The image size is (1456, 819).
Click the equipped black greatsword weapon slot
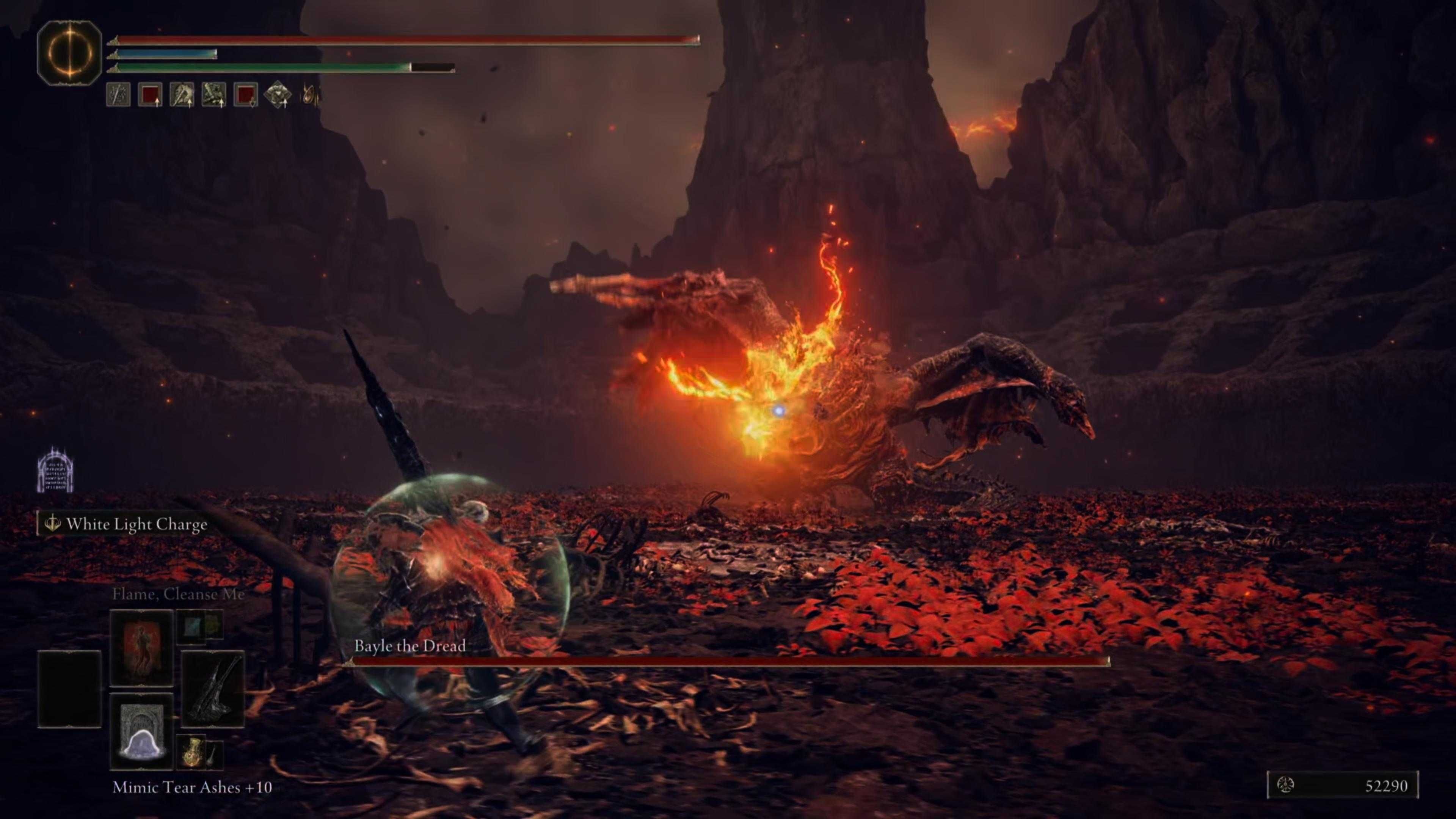(212, 689)
